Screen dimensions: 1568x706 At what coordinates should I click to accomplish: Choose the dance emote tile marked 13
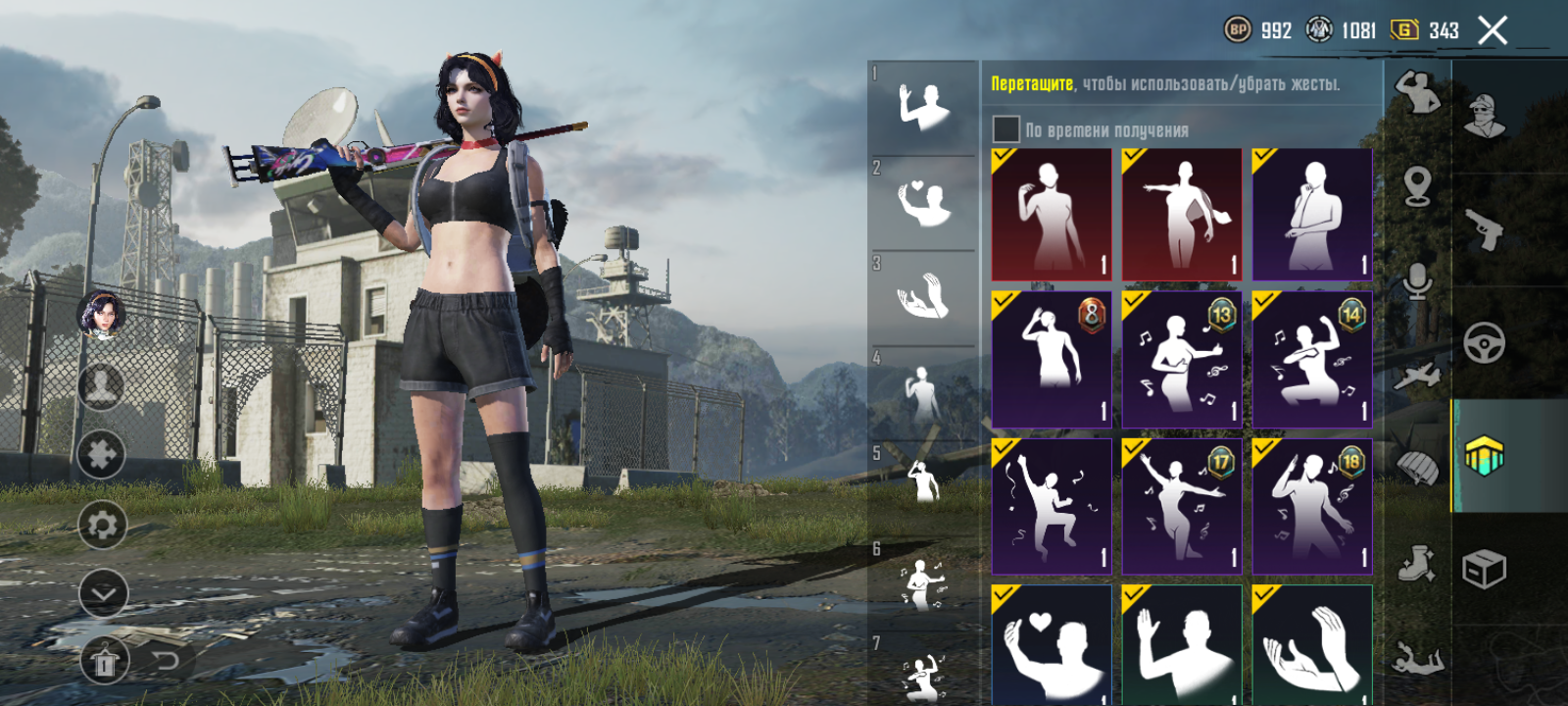coord(1182,360)
